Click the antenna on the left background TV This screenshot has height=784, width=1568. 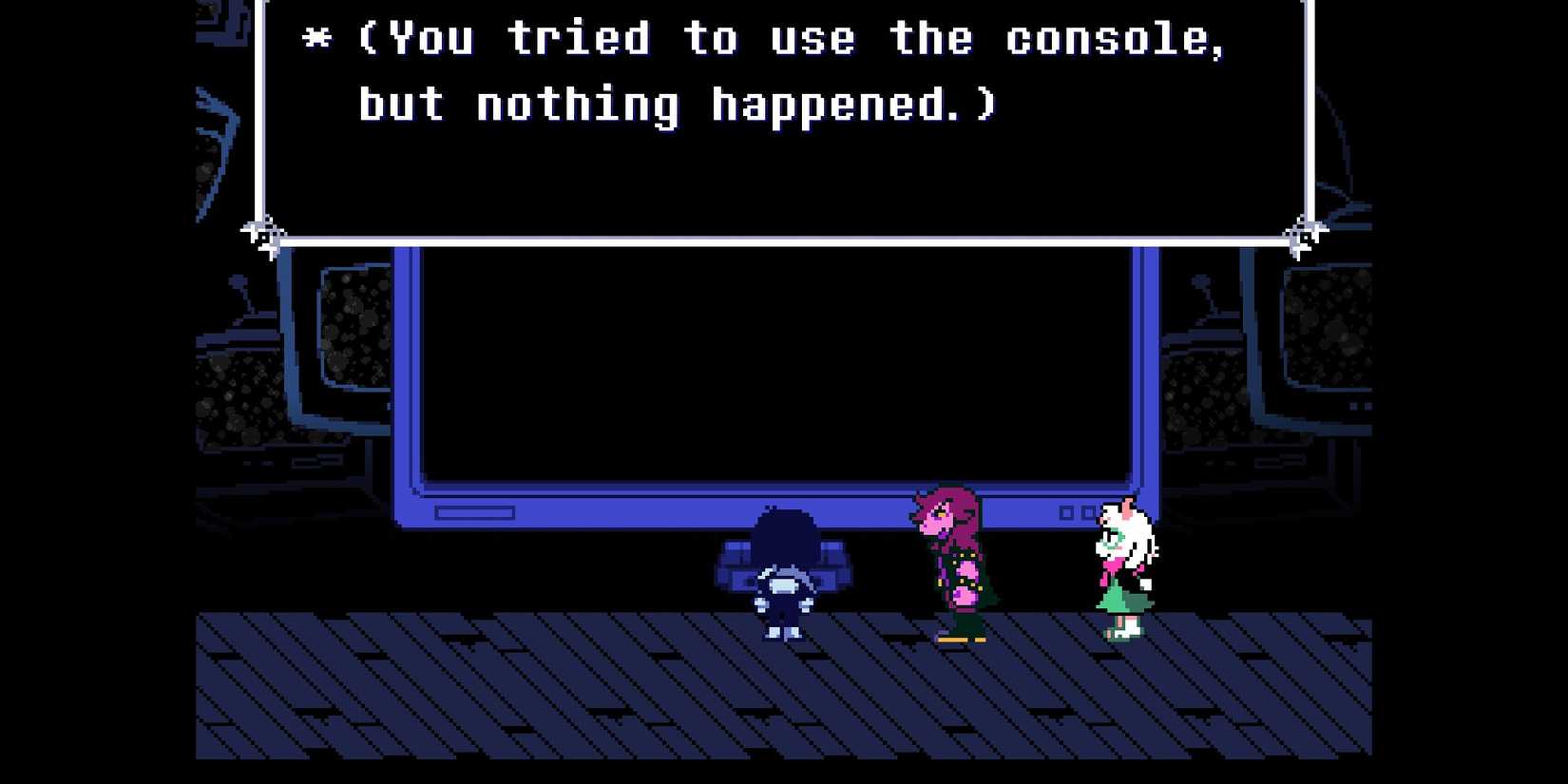pos(236,282)
